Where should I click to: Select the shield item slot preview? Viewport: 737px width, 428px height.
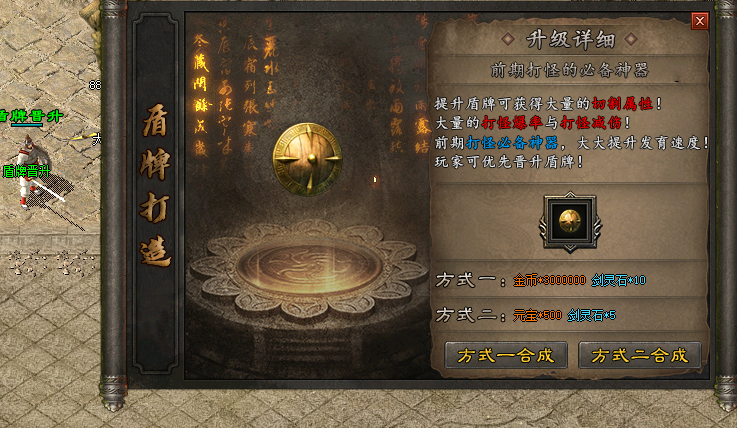(x=570, y=221)
